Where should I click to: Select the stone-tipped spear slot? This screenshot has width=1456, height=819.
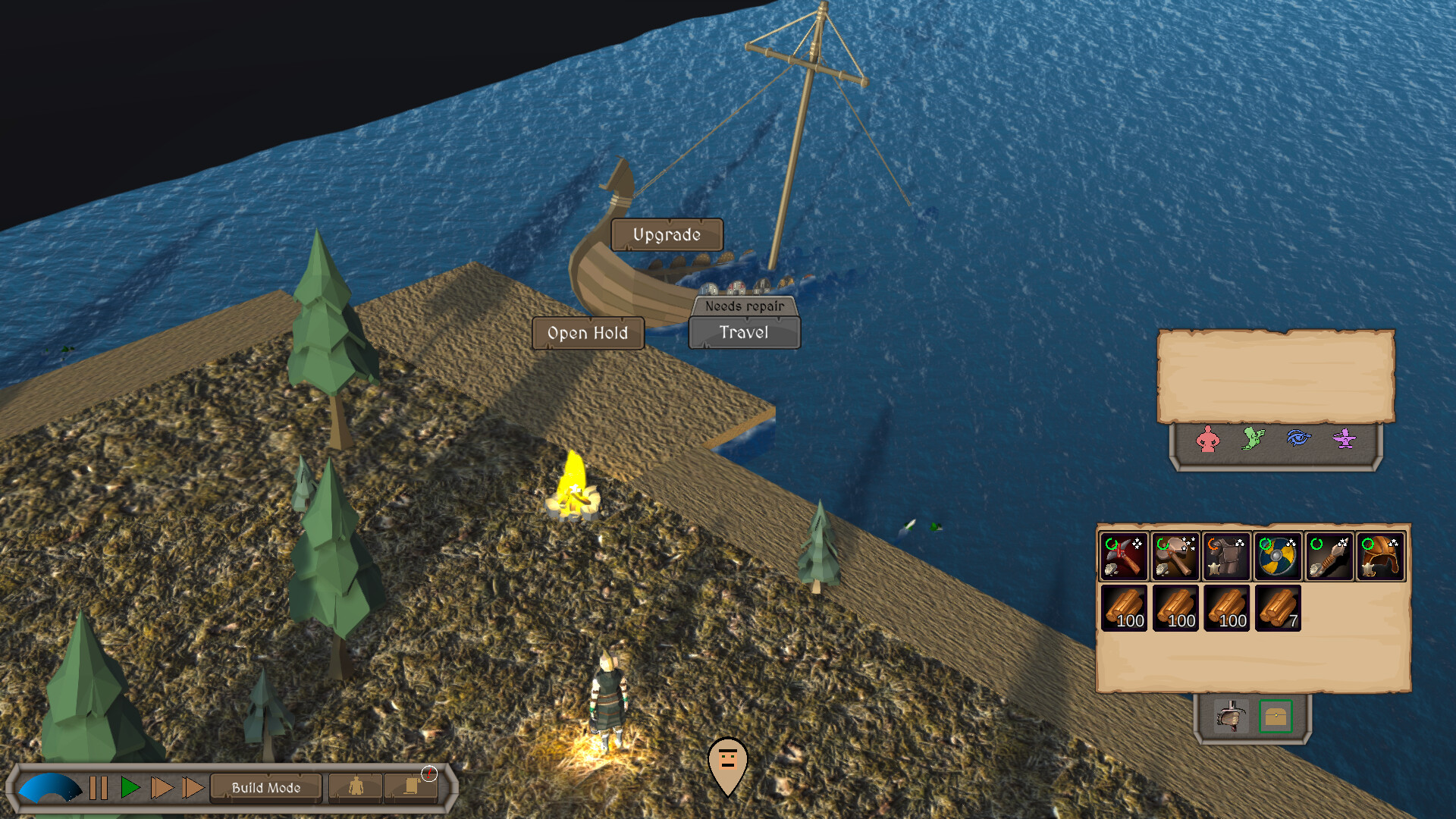click(x=1329, y=557)
